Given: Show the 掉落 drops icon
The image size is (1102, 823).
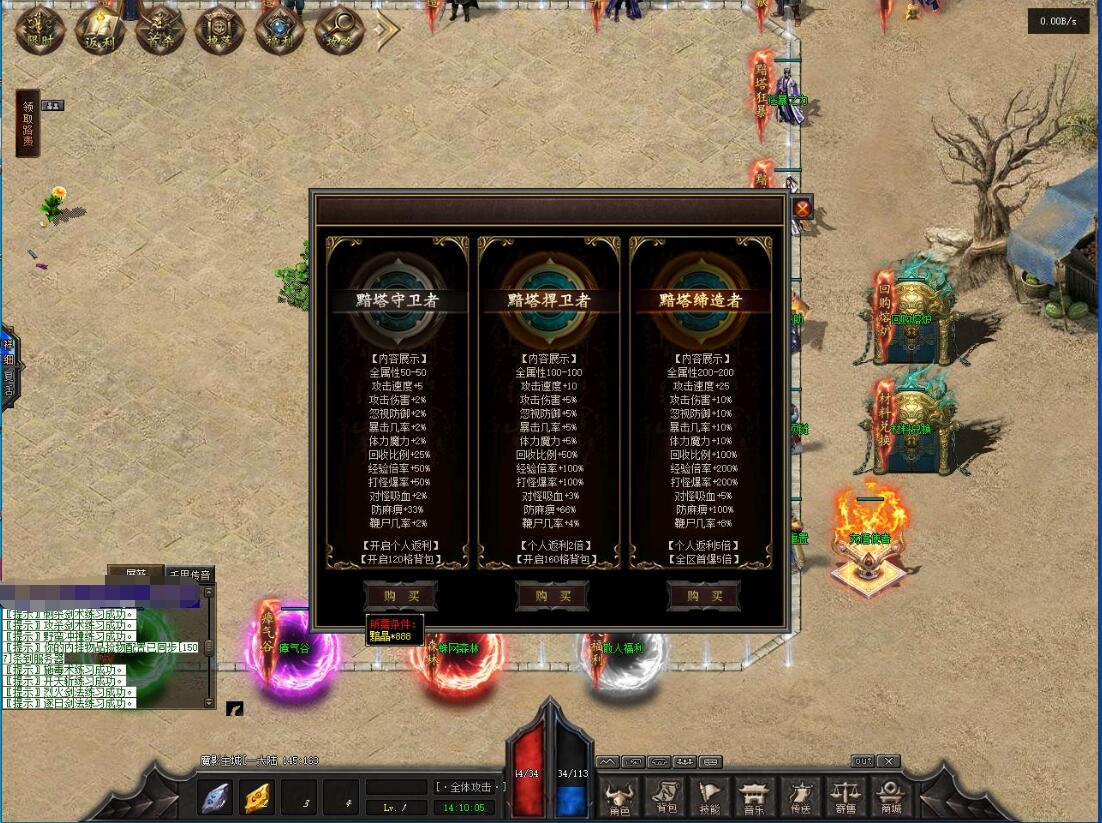Looking at the screenshot, I should (x=220, y=31).
